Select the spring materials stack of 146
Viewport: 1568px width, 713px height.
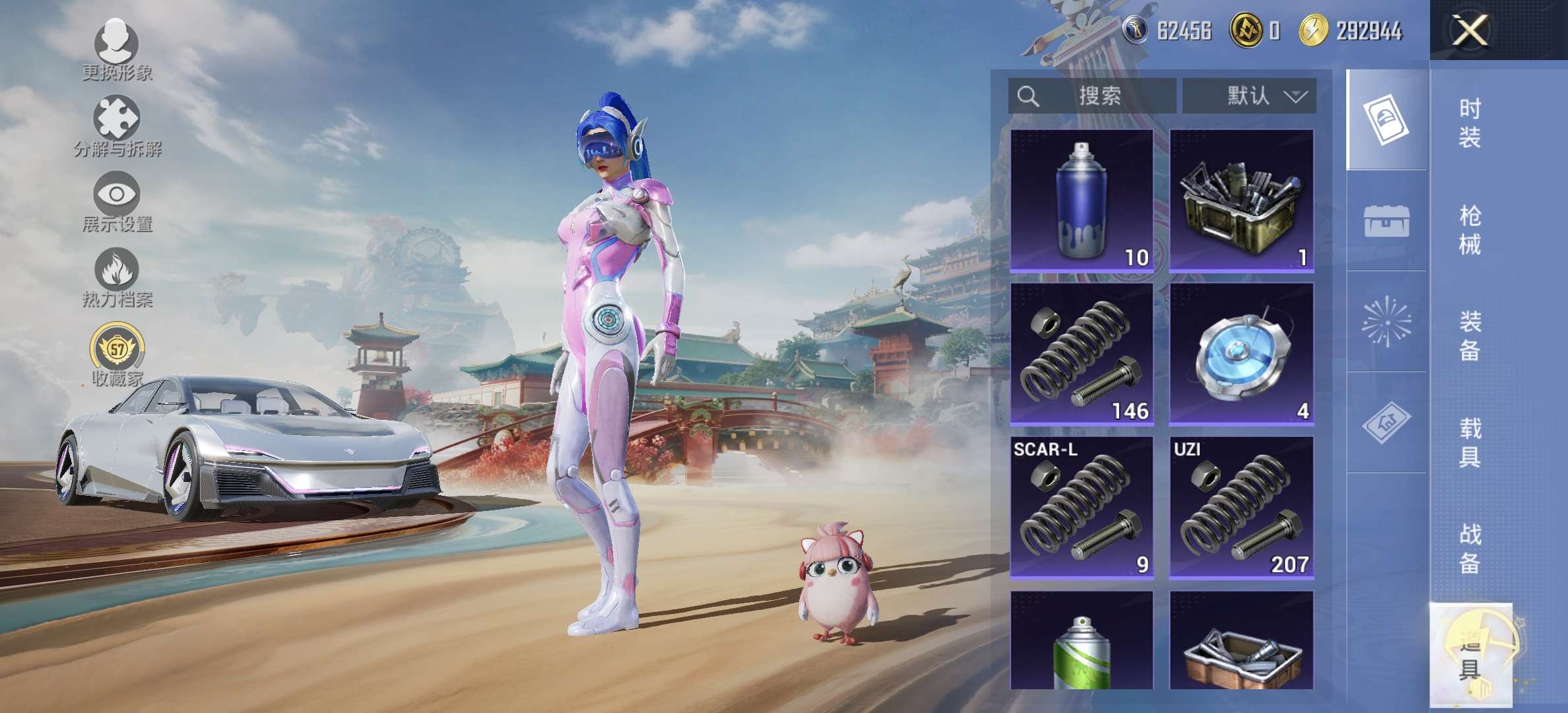tap(1082, 355)
